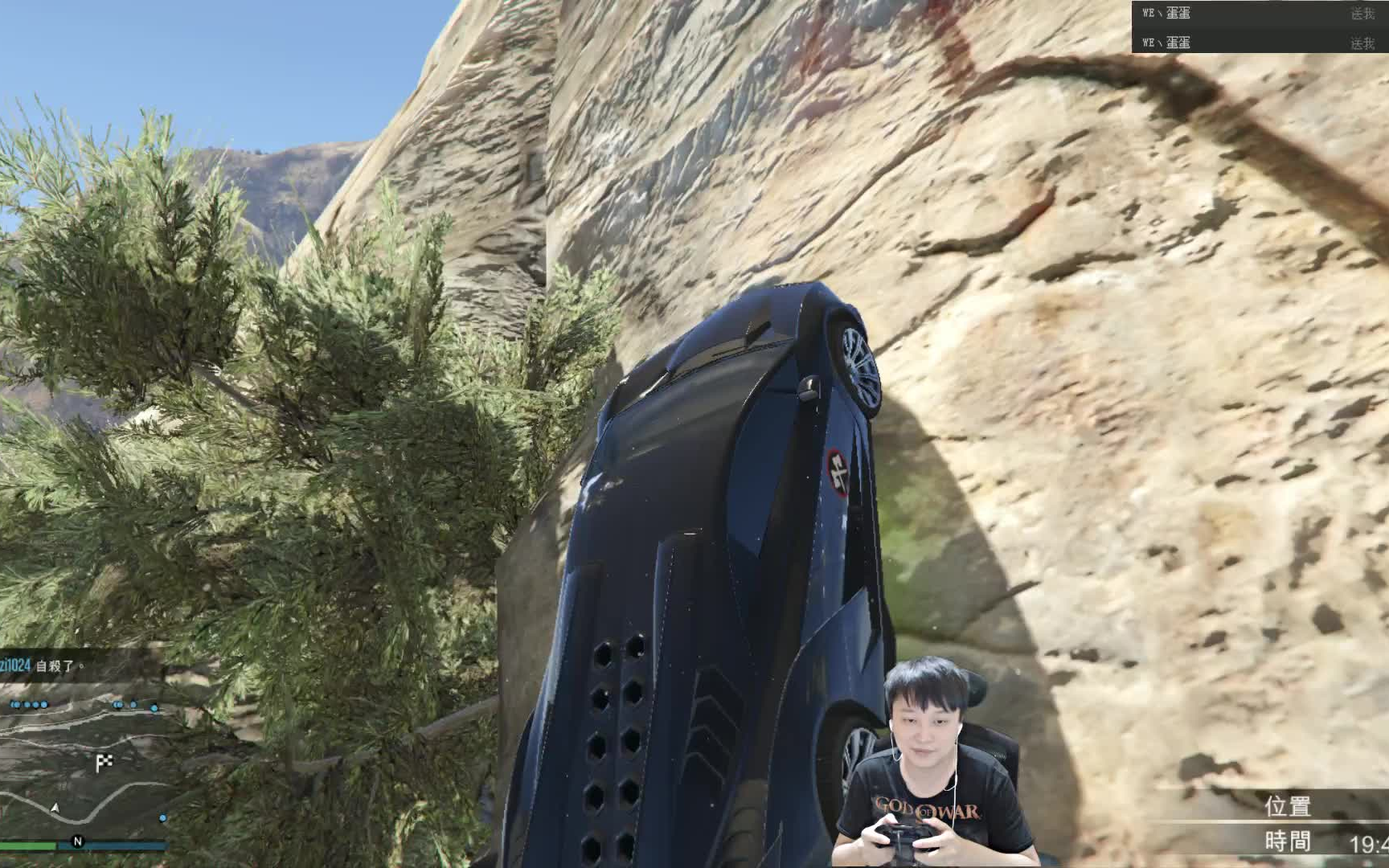The image size is (1389, 868).
Task: Click the lone blue player blip below waypoint
Action: click(x=162, y=817)
